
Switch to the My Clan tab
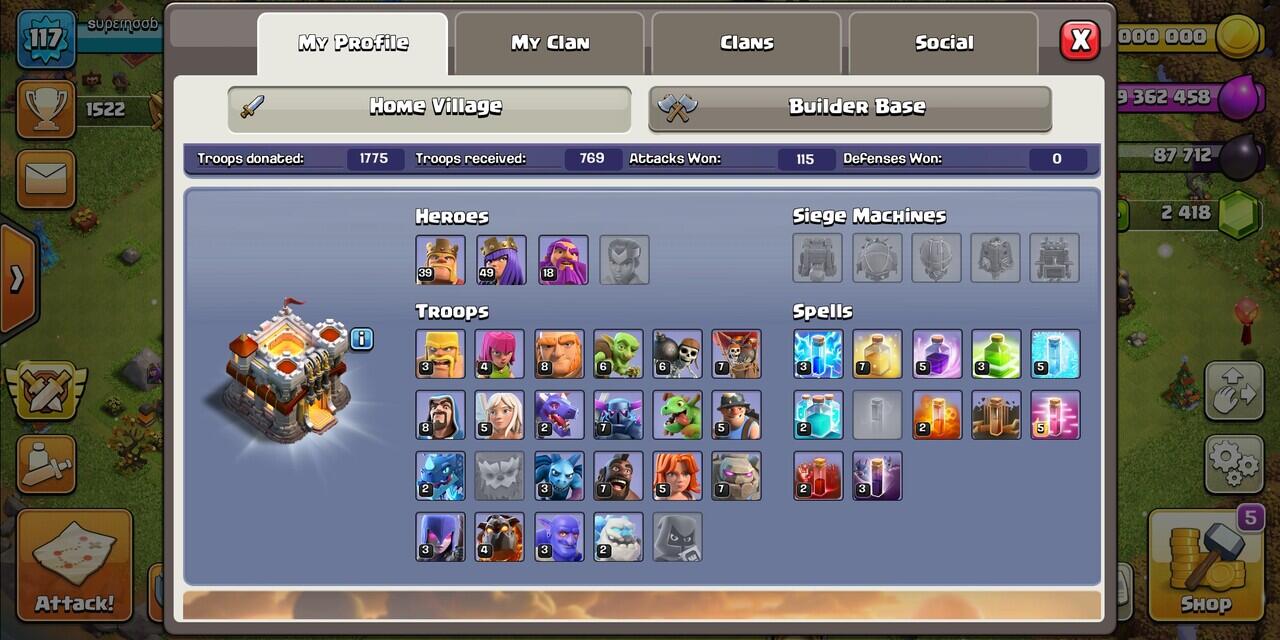pos(549,43)
